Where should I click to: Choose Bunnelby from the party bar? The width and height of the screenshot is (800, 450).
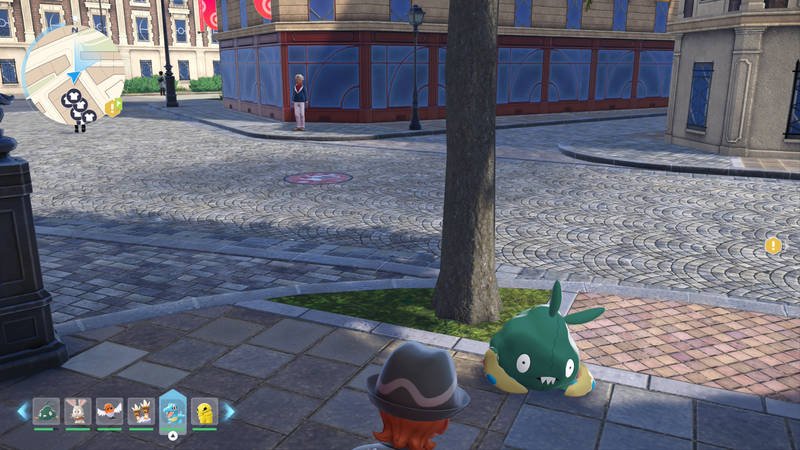click(77, 411)
